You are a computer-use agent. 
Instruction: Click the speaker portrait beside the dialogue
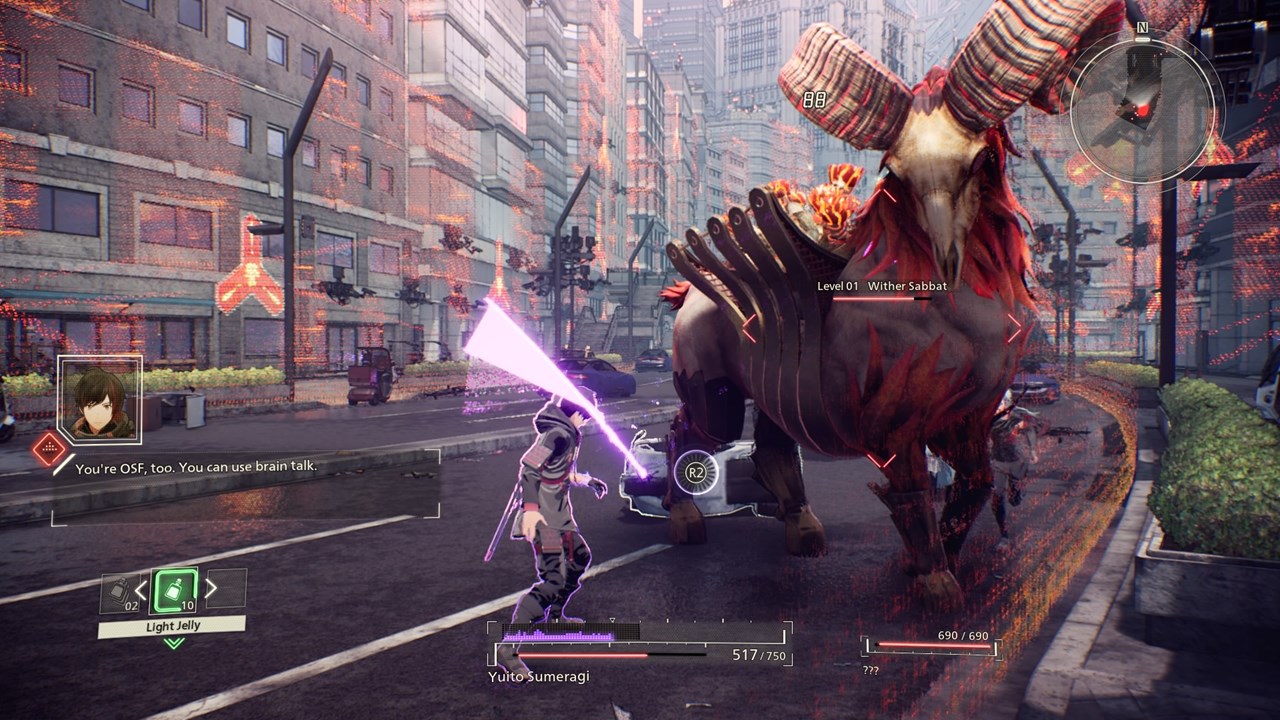pos(100,400)
